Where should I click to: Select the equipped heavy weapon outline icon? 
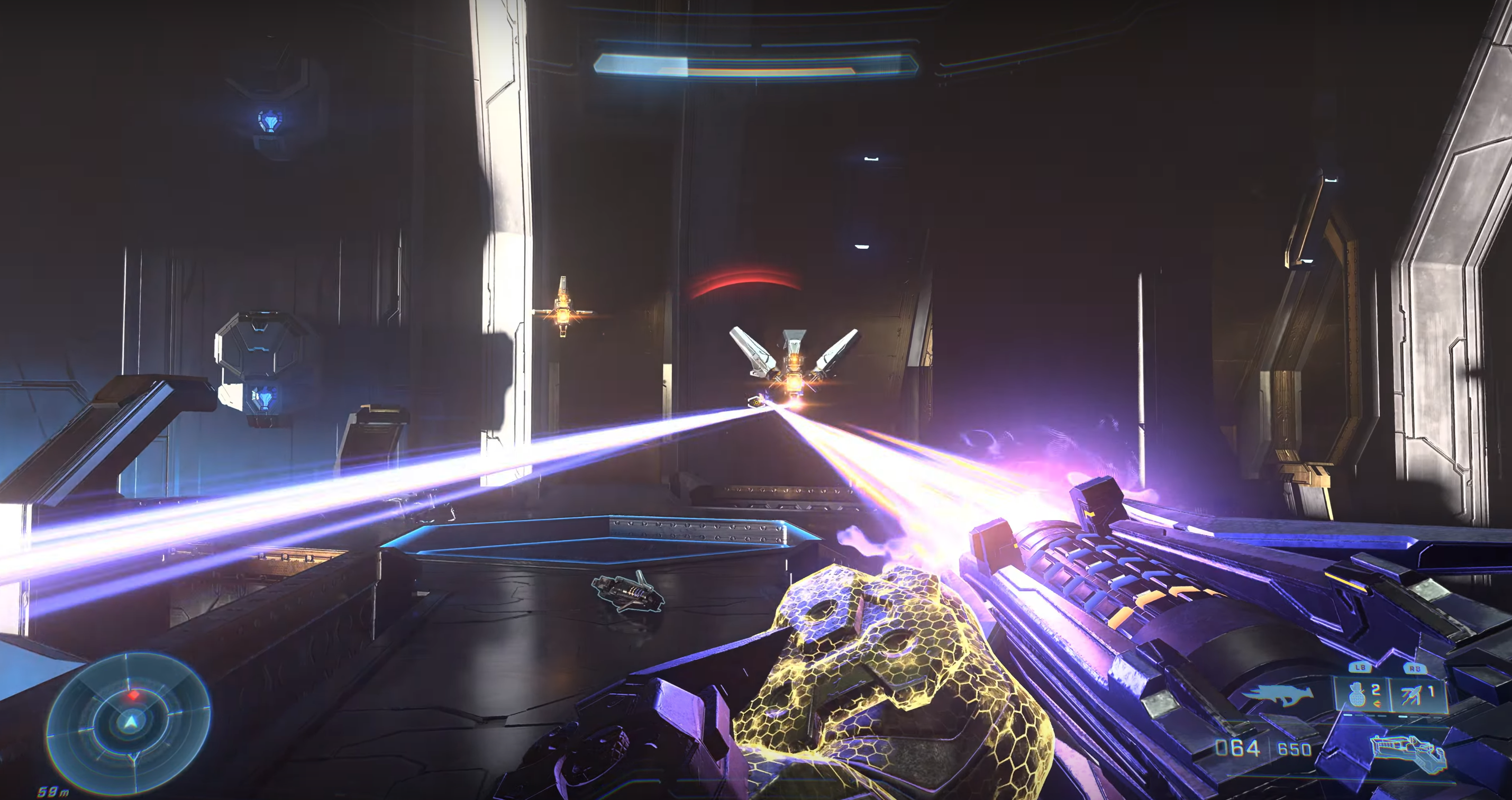coord(1407,753)
